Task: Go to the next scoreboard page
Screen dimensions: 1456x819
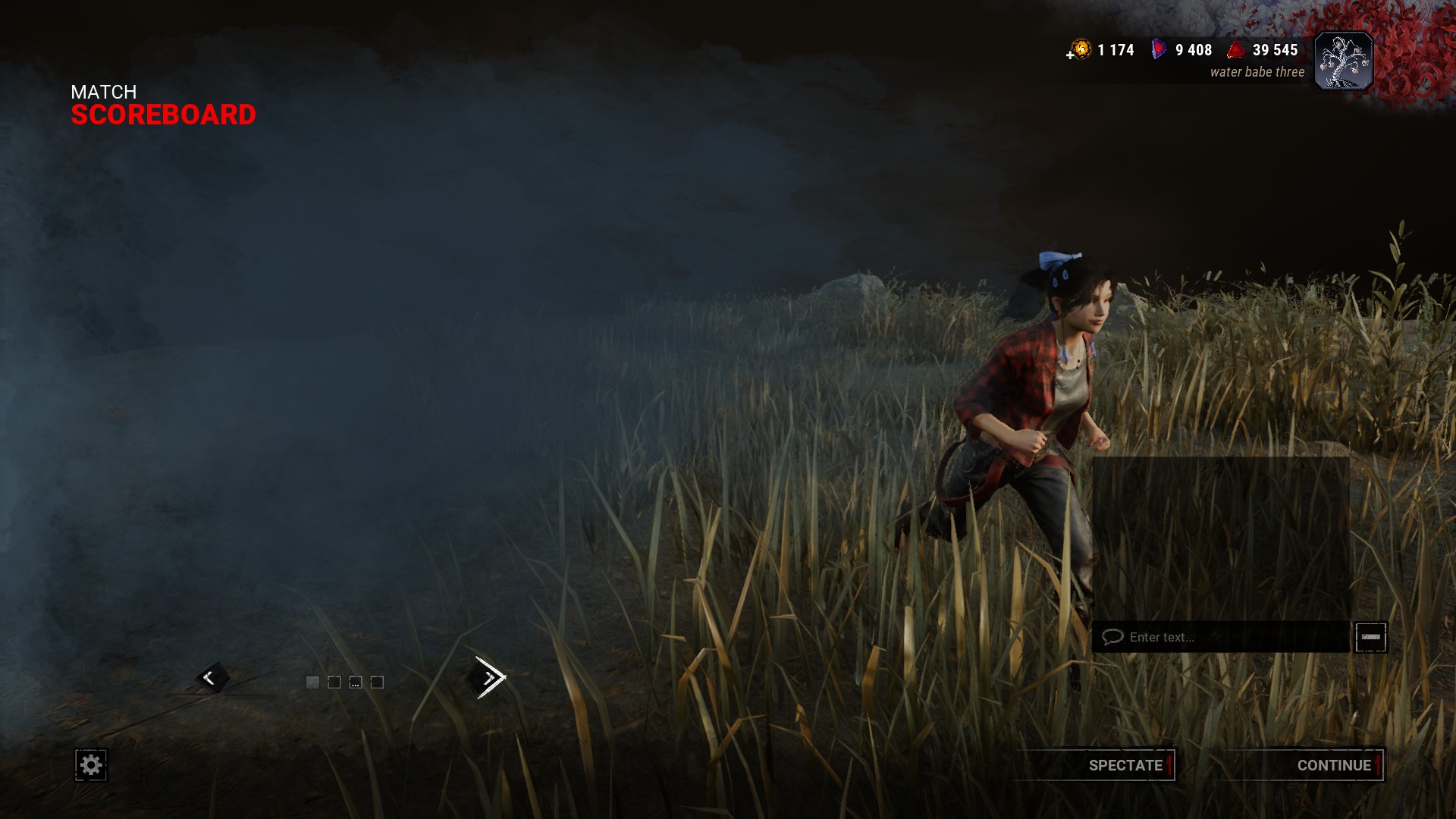Action: [x=489, y=677]
